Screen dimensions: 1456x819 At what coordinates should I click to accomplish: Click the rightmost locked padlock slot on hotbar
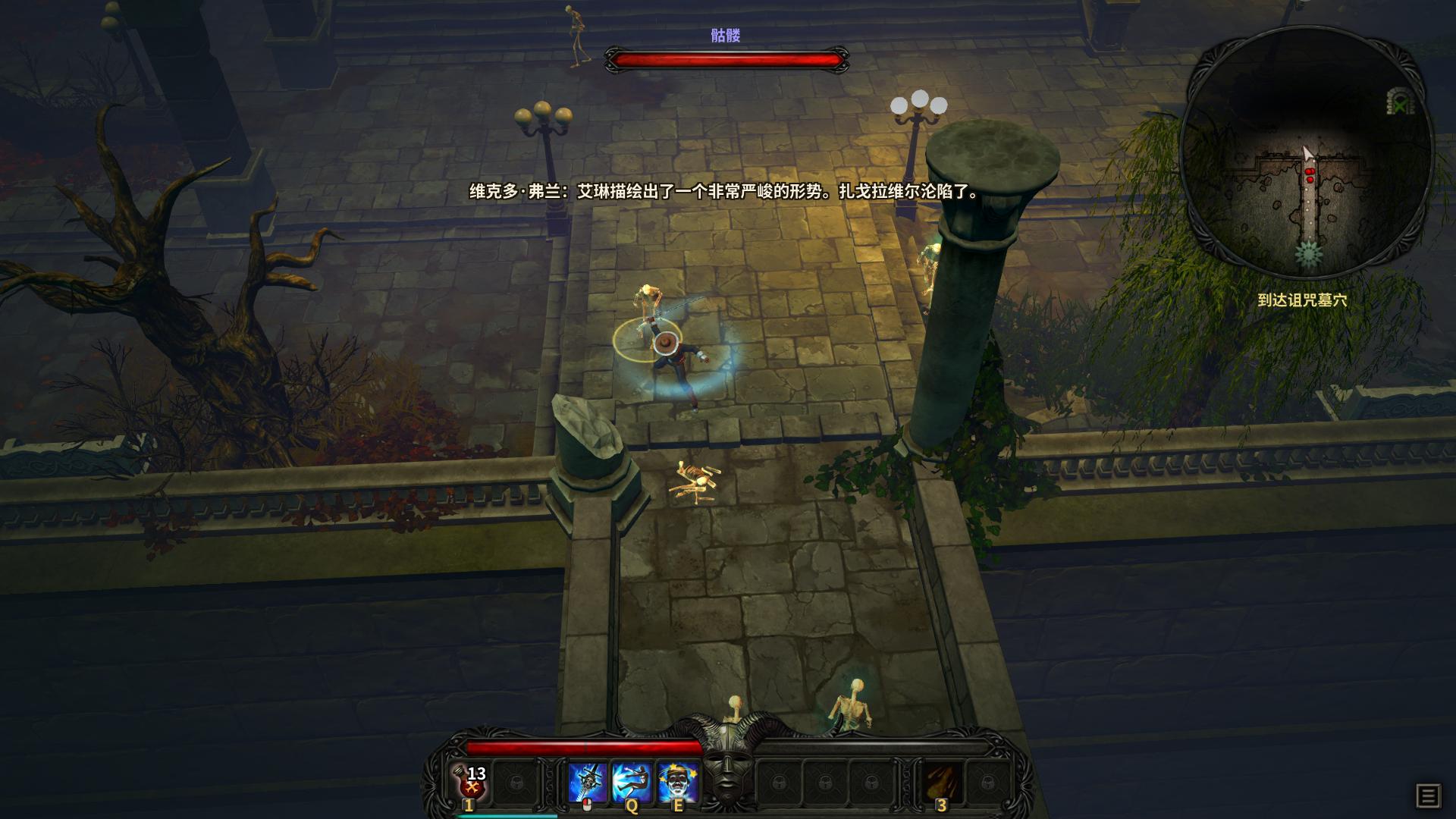coord(990,782)
